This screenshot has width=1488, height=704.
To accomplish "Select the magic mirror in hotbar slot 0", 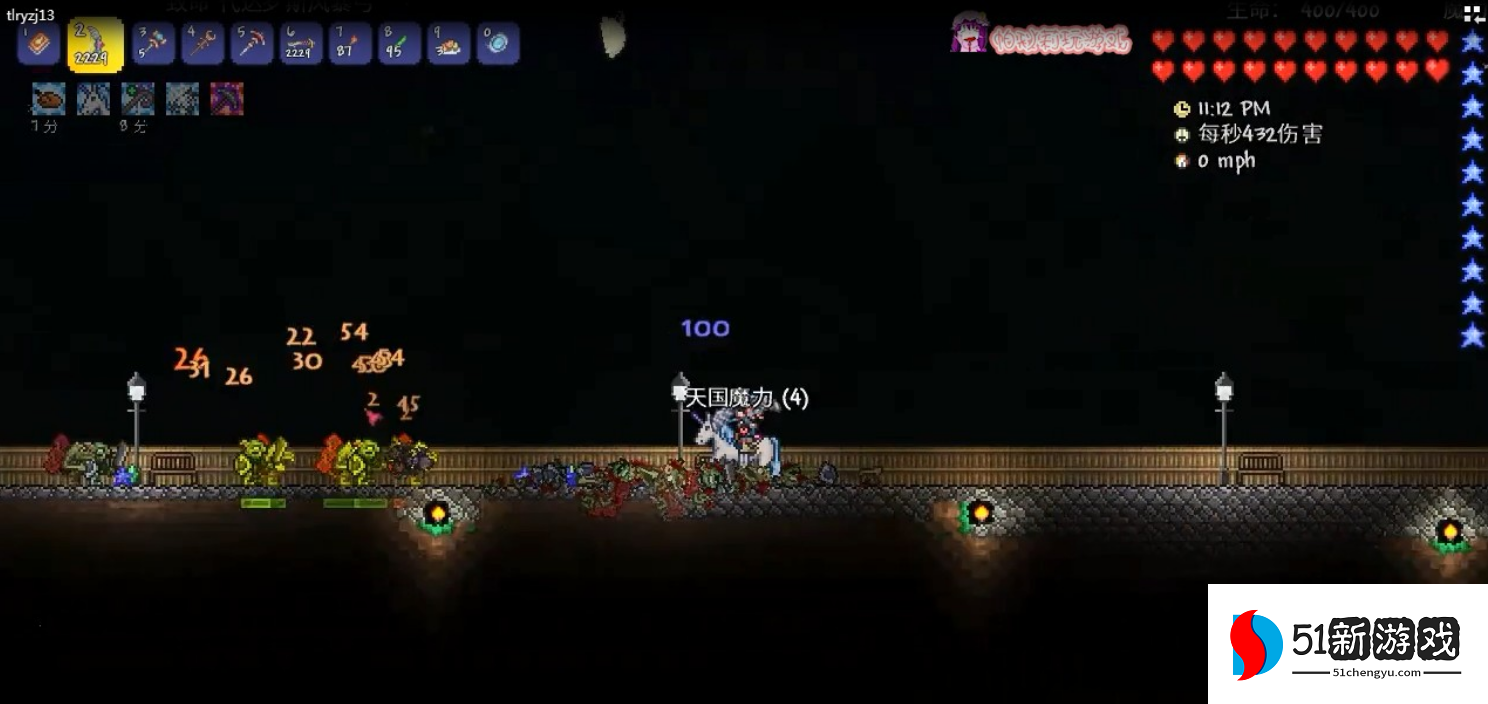I will click(497, 44).
